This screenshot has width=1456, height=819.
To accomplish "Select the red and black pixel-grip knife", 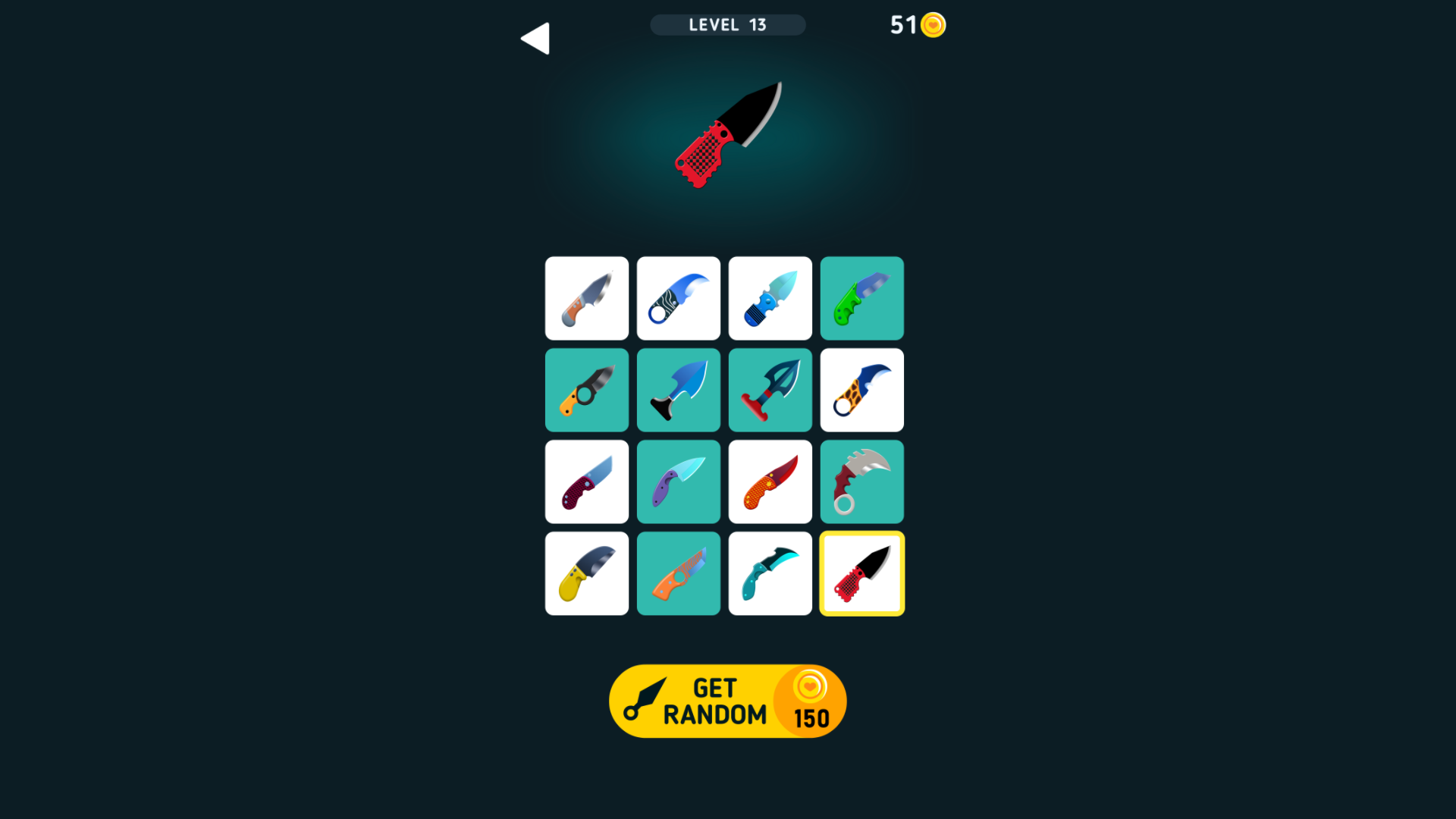I will [861, 573].
